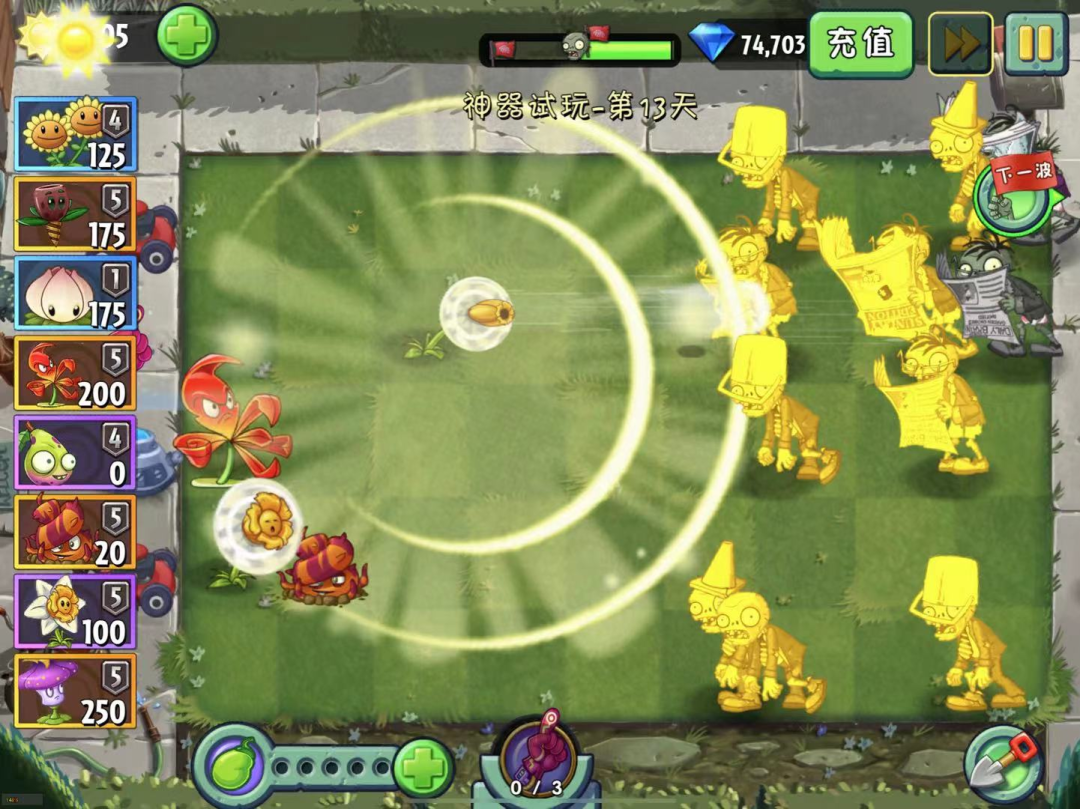The height and width of the screenshot is (809, 1080).
Task: Choose the 175-cost dark red plant card
Action: pyautogui.click(x=76, y=214)
